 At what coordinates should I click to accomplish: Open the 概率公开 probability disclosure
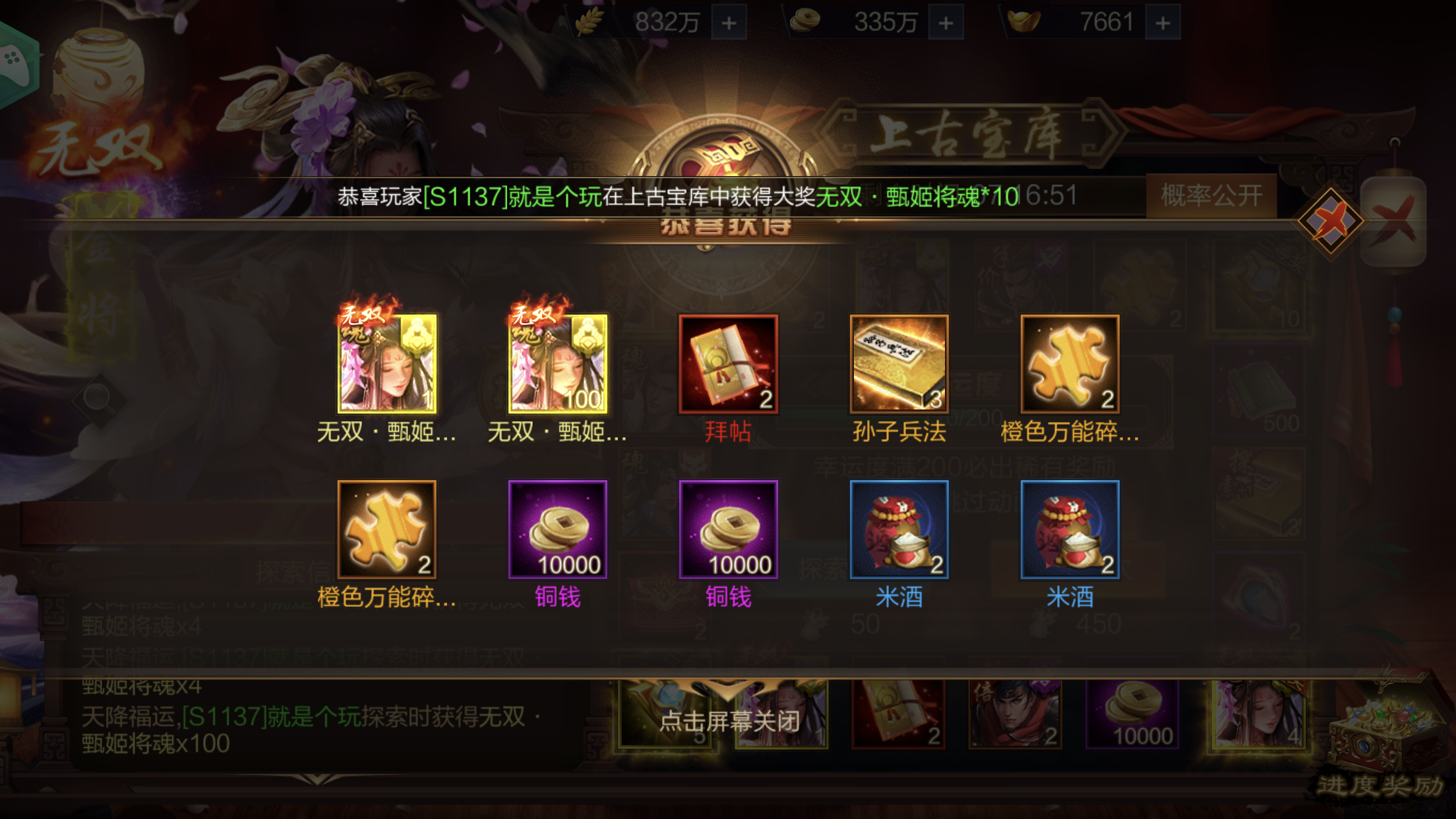[x=1211, y=195]
